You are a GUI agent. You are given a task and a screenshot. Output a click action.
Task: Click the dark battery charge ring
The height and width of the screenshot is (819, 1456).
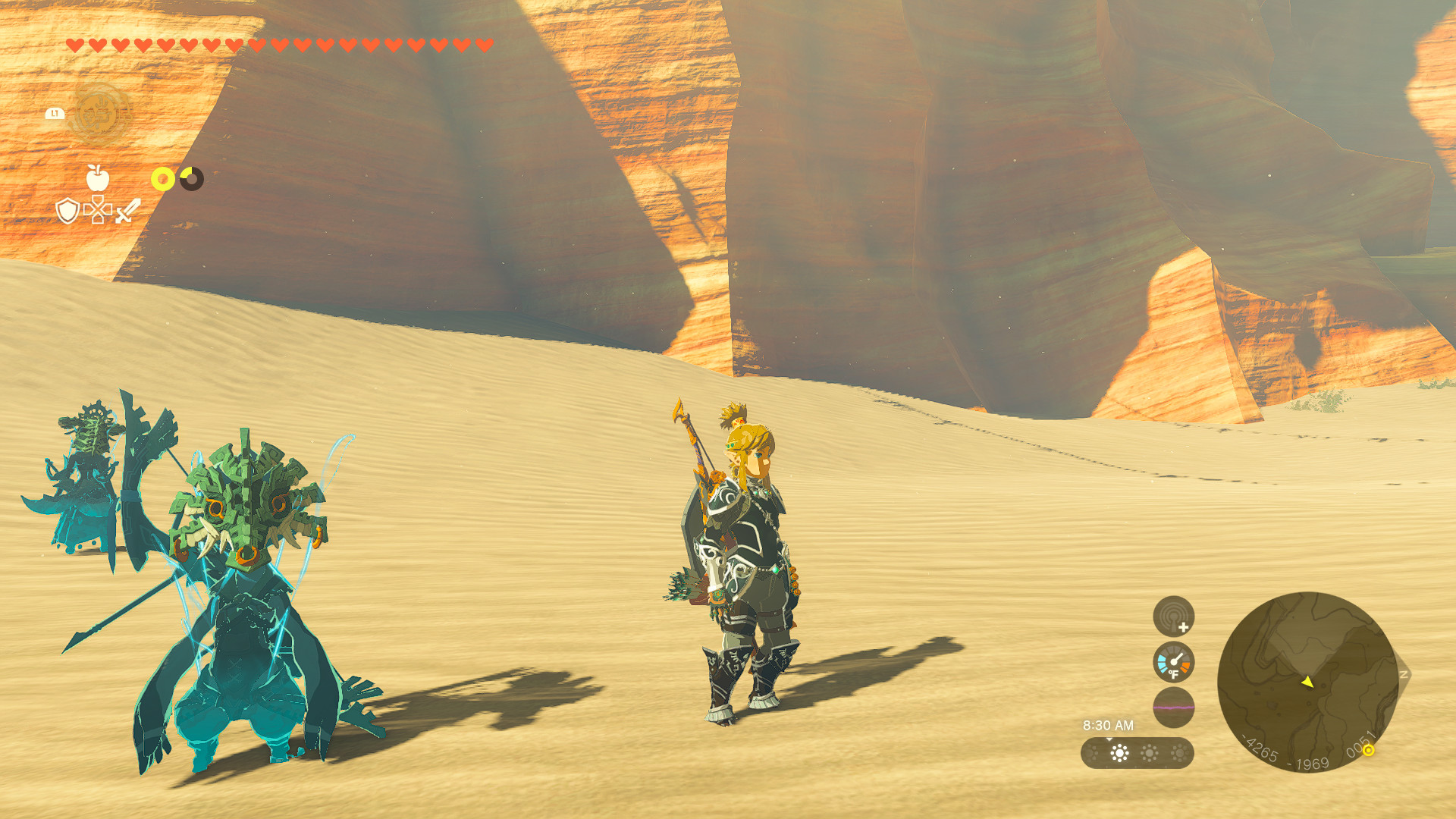(191, 178)
